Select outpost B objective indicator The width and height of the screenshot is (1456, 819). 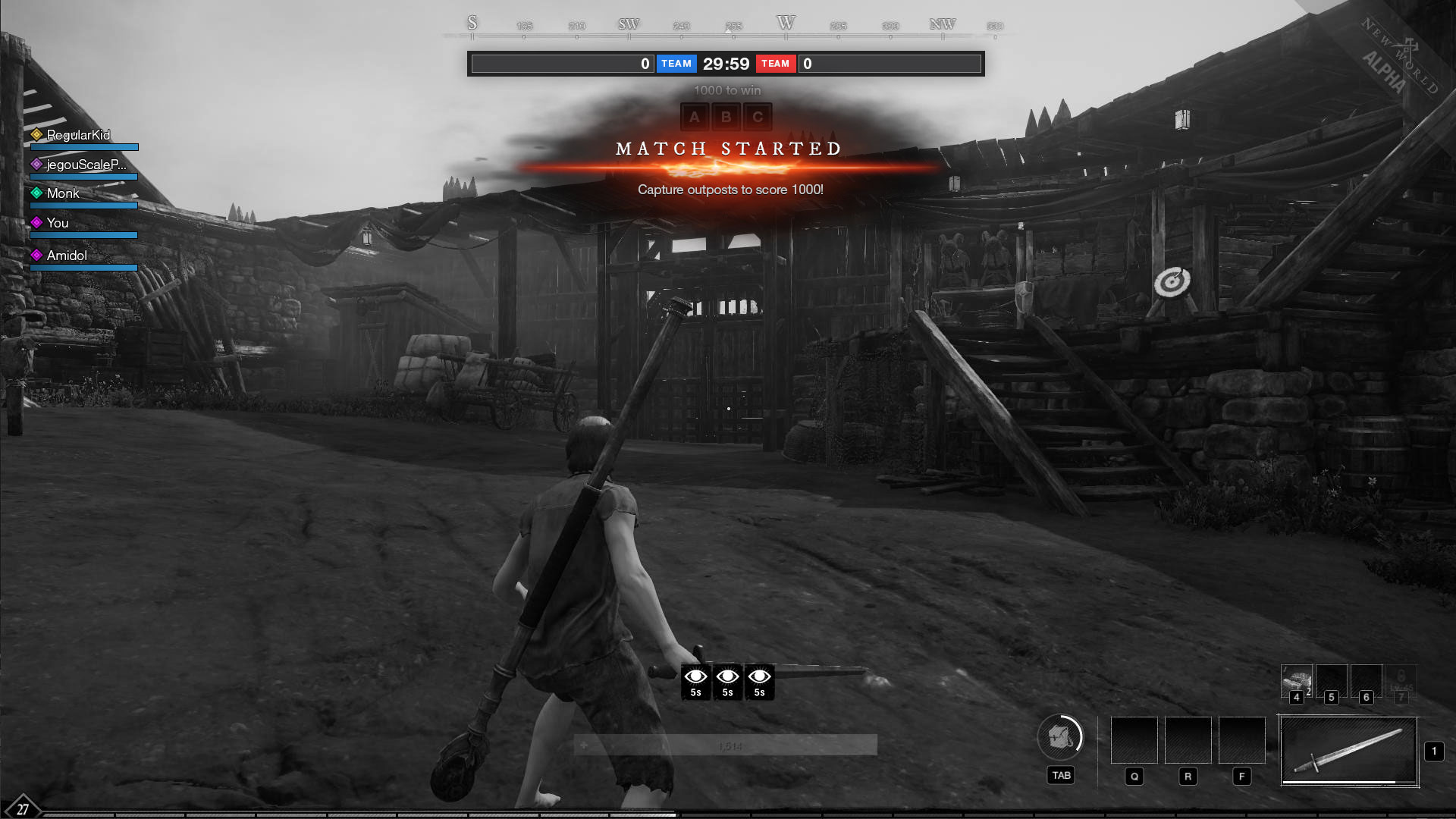726,118
